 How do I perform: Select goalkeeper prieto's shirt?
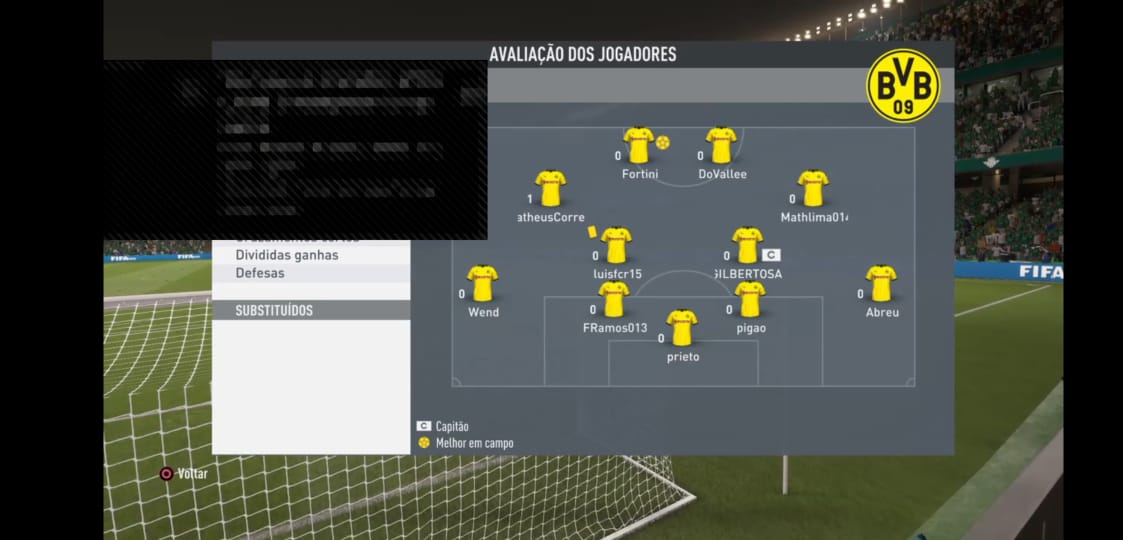pos(682,328)
